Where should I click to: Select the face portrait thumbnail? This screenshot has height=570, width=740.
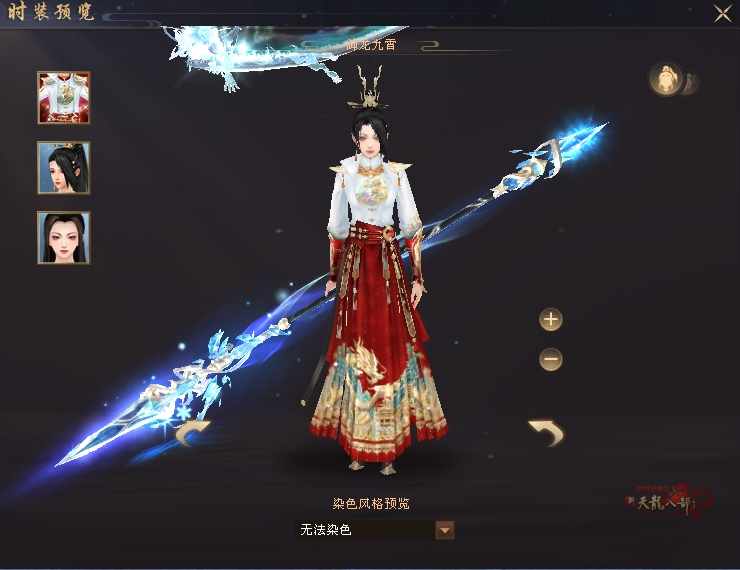(x=64, y=237)
